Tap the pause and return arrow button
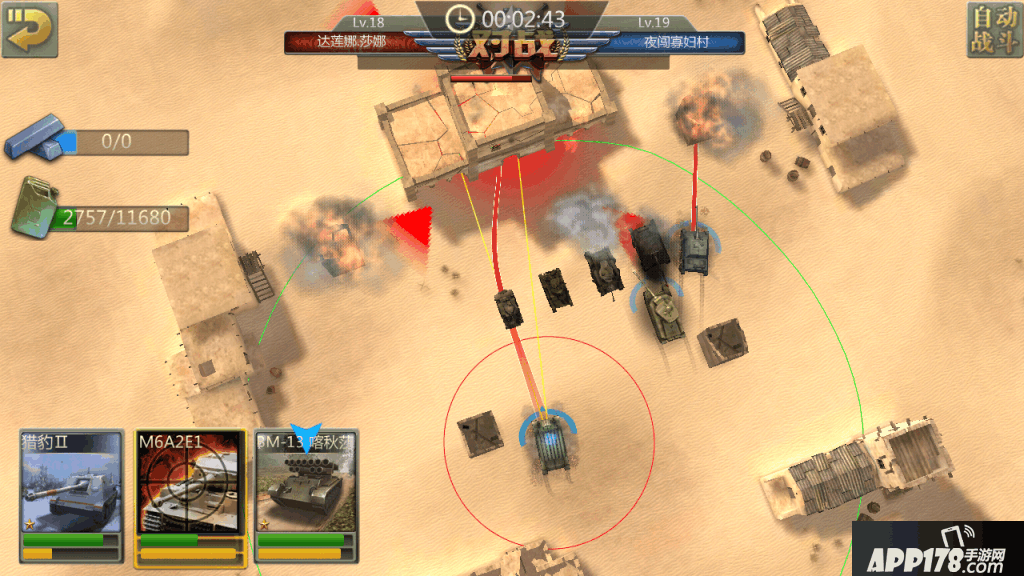This screenshot has height=576, width=1024. click(x=30, y=29)
